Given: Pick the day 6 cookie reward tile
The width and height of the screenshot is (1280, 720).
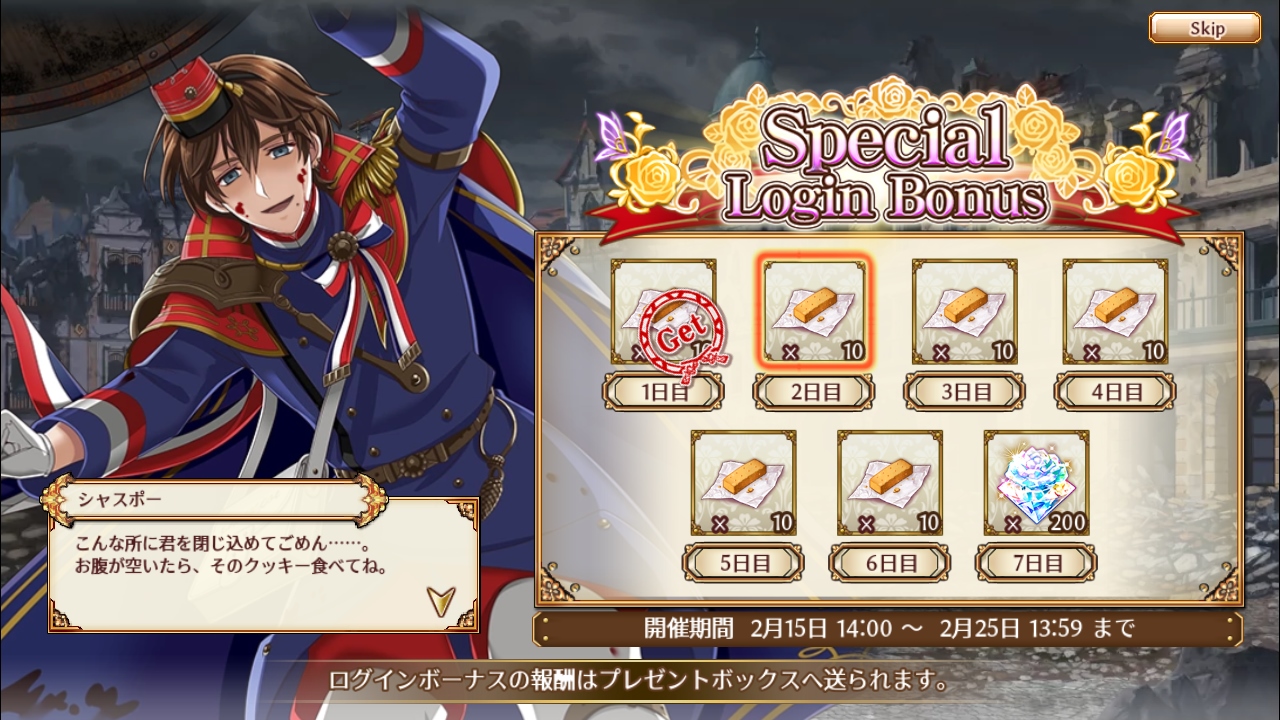Looking at the screenshot, I should tap(890, 483).
